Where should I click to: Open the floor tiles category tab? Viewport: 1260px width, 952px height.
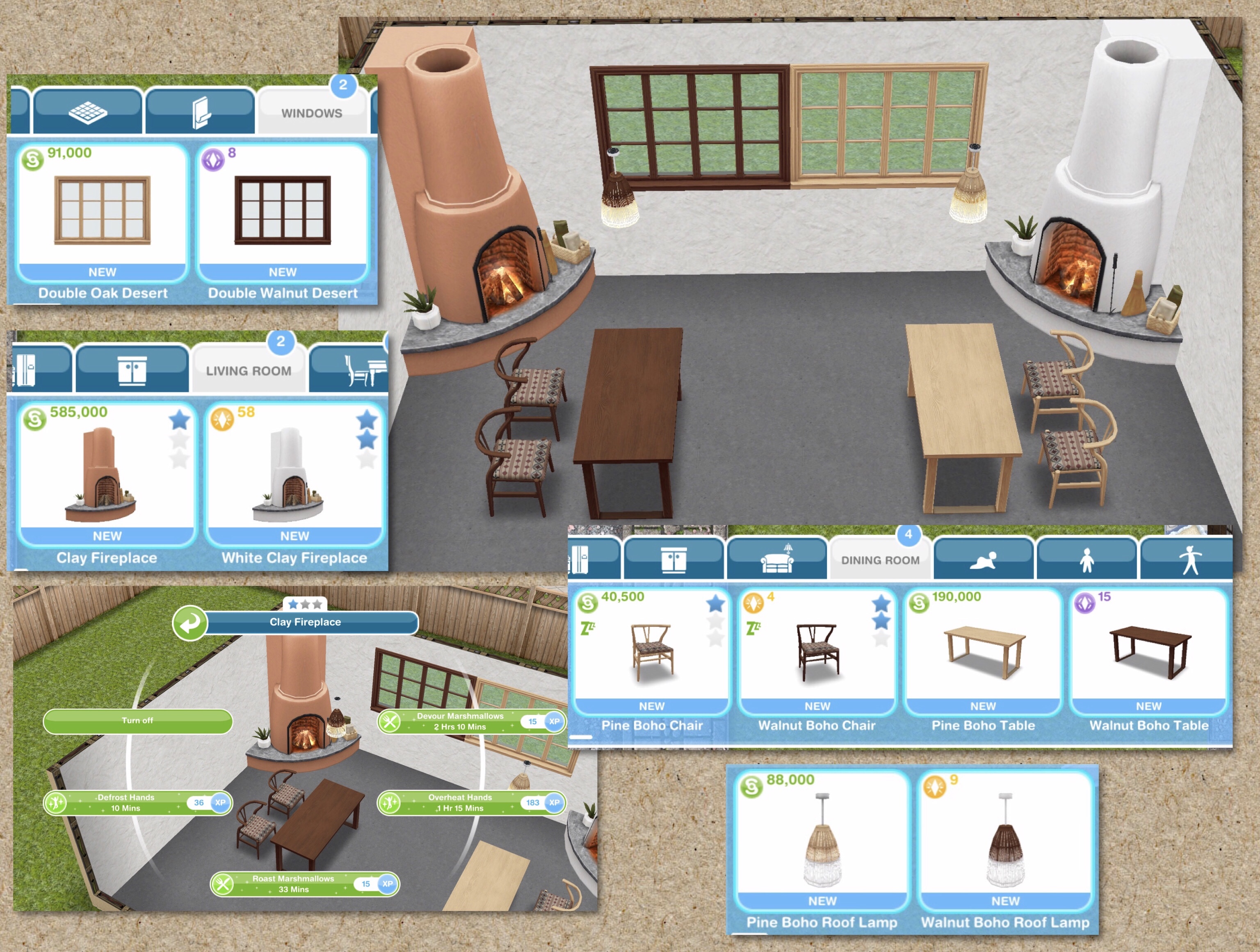click(88, 111)
